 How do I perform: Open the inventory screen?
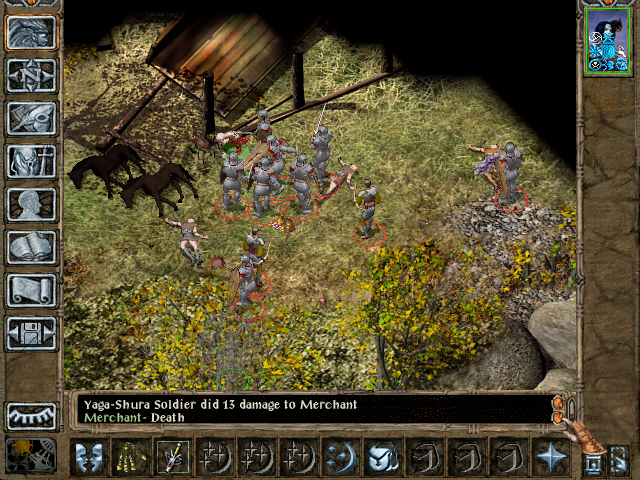[32, 161]
